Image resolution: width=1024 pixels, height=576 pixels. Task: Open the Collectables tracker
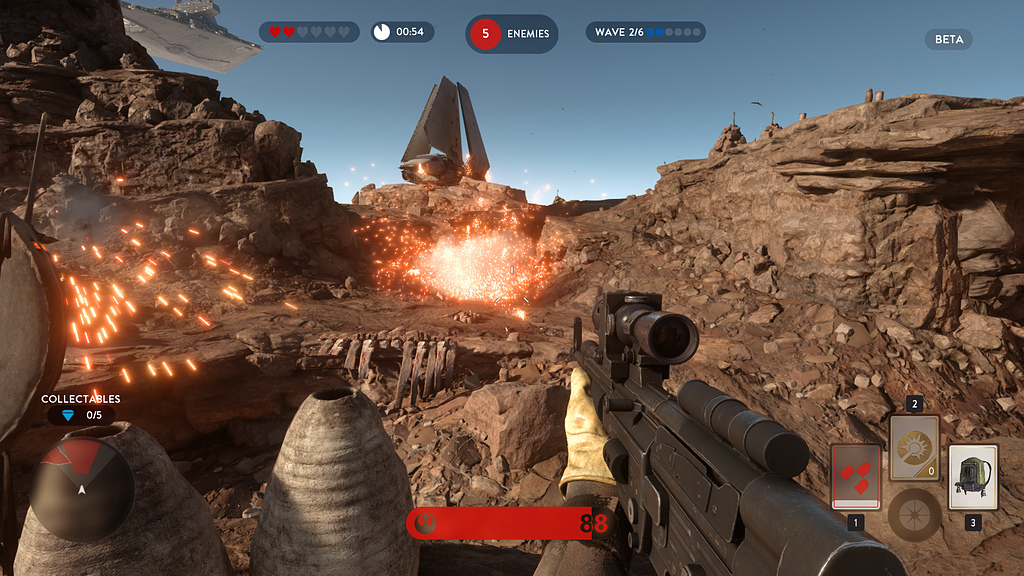pyautogui.click(x=80, y=408)
